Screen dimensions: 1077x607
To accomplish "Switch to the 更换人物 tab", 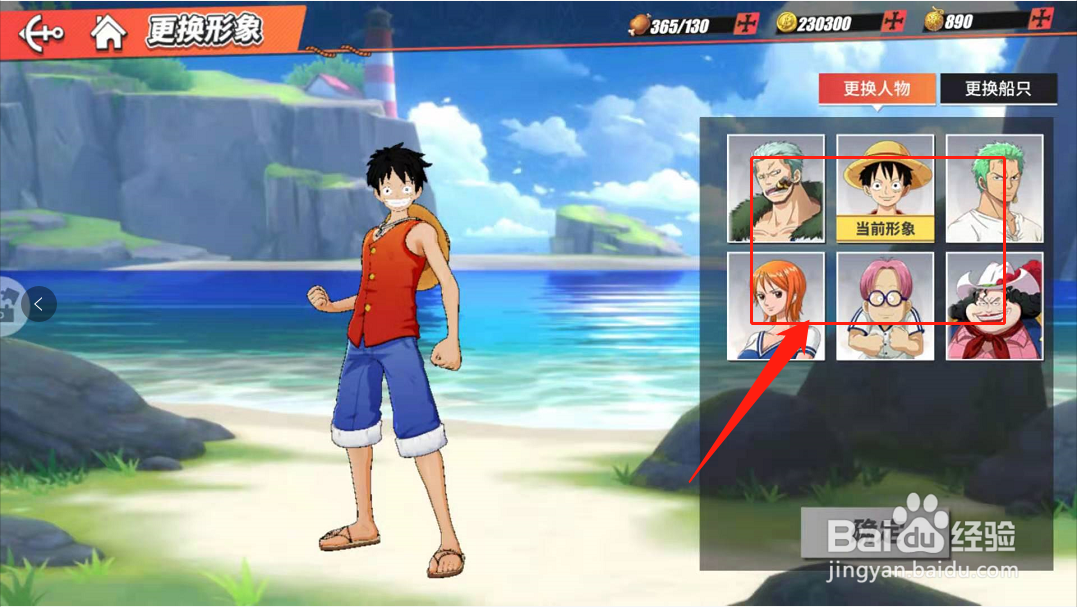I will tap(877, 89).
